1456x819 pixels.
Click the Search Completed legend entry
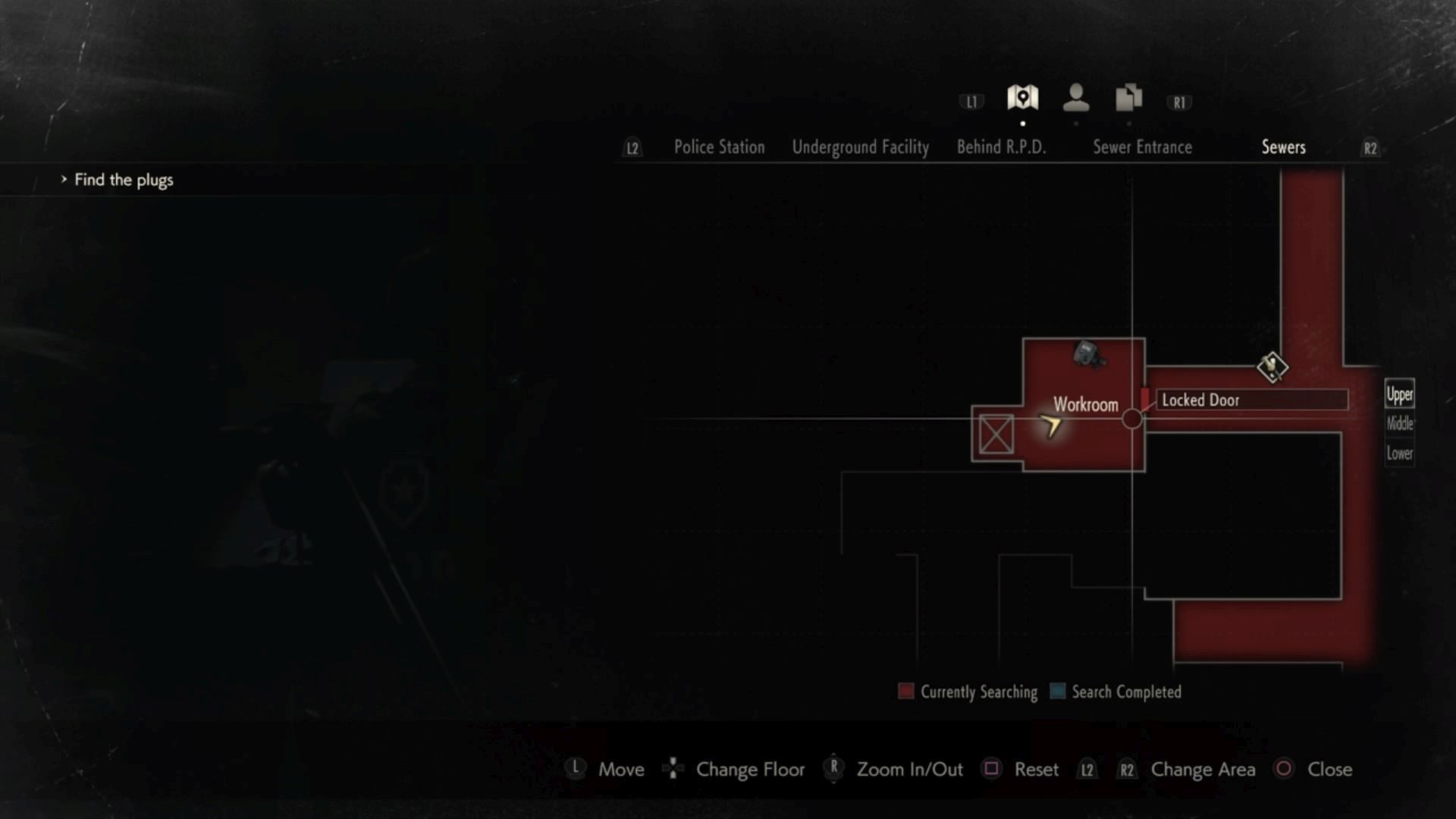point(1116,692)
